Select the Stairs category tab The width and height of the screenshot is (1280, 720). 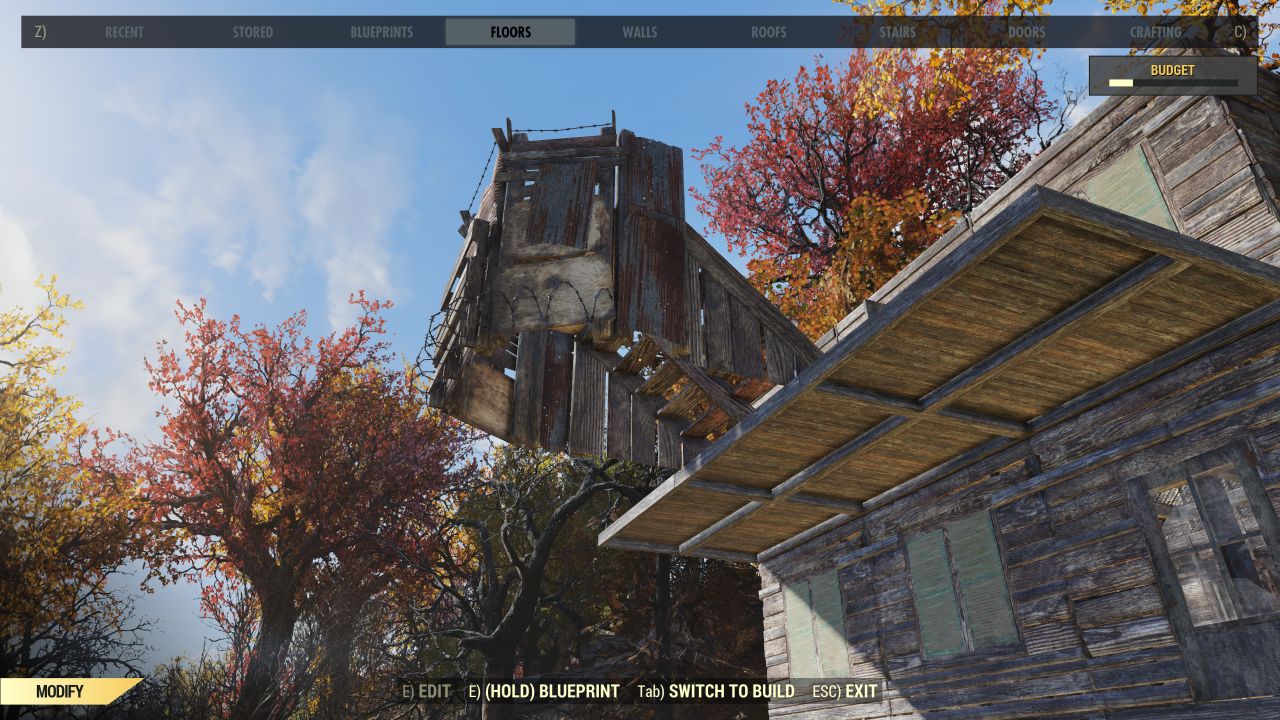897,32
